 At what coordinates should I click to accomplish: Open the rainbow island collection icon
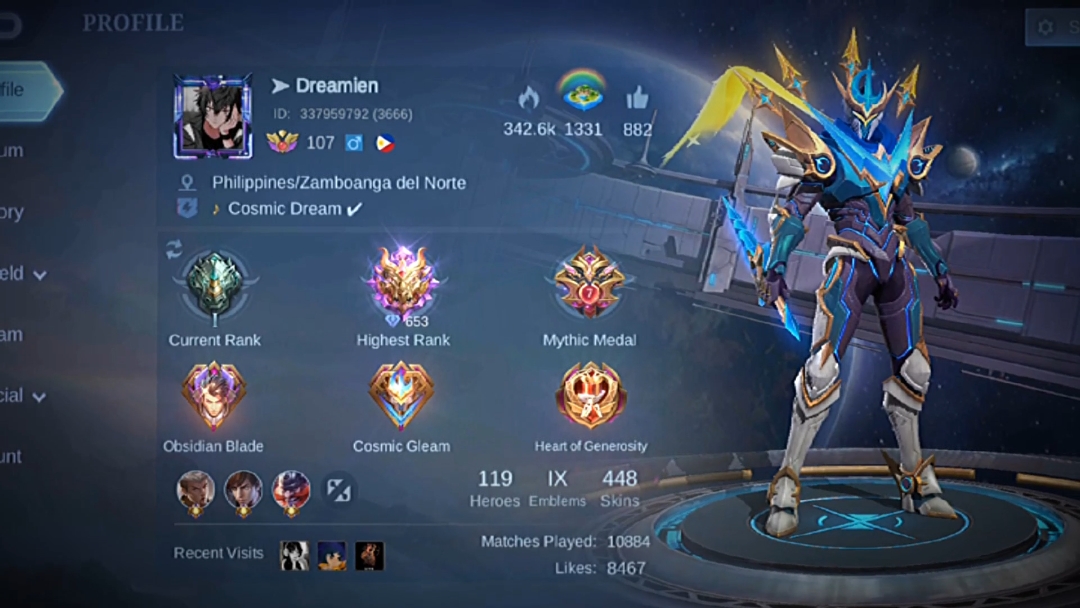pos(582,92)
